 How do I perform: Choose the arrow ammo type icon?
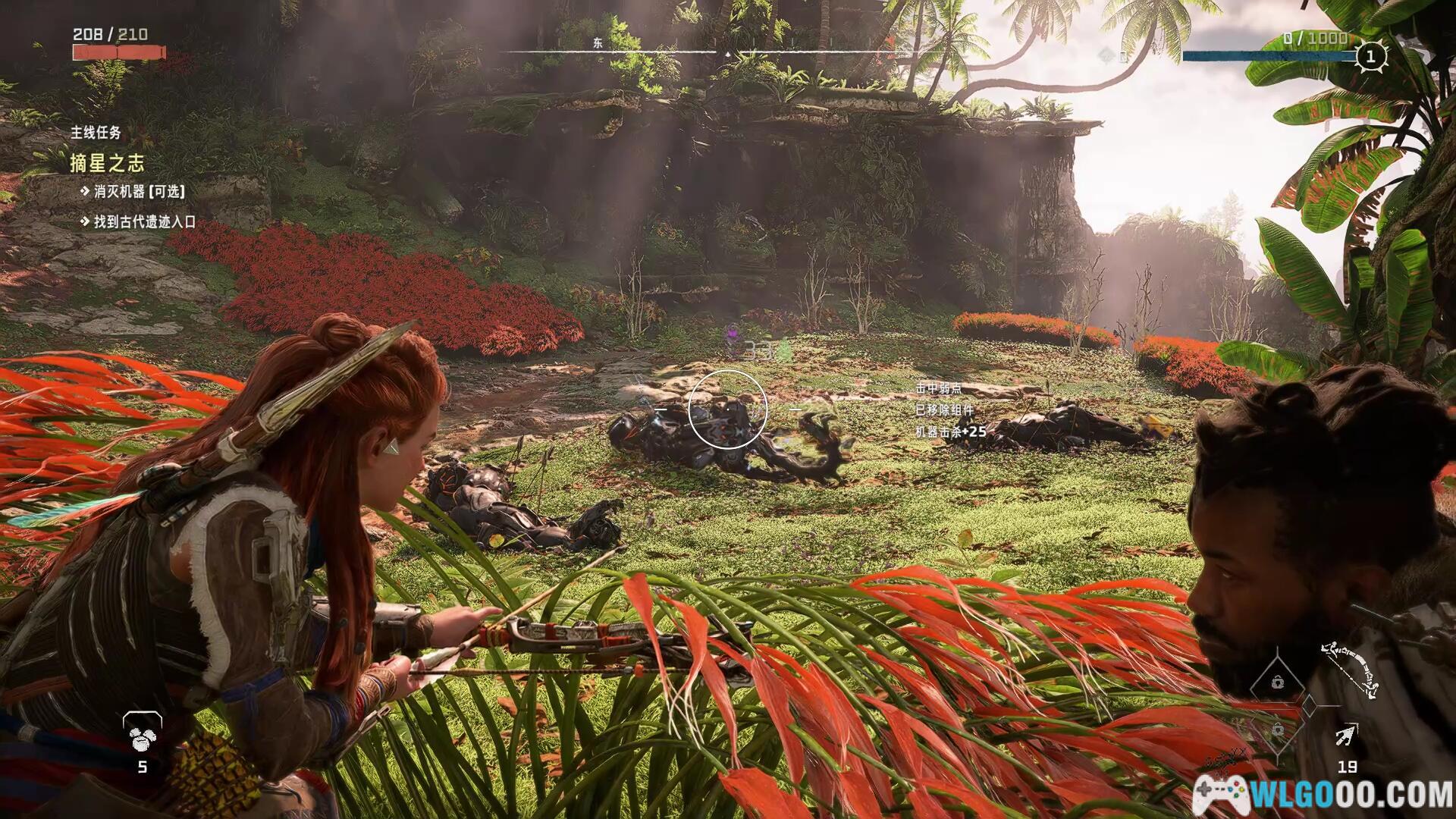point(1347,734)
